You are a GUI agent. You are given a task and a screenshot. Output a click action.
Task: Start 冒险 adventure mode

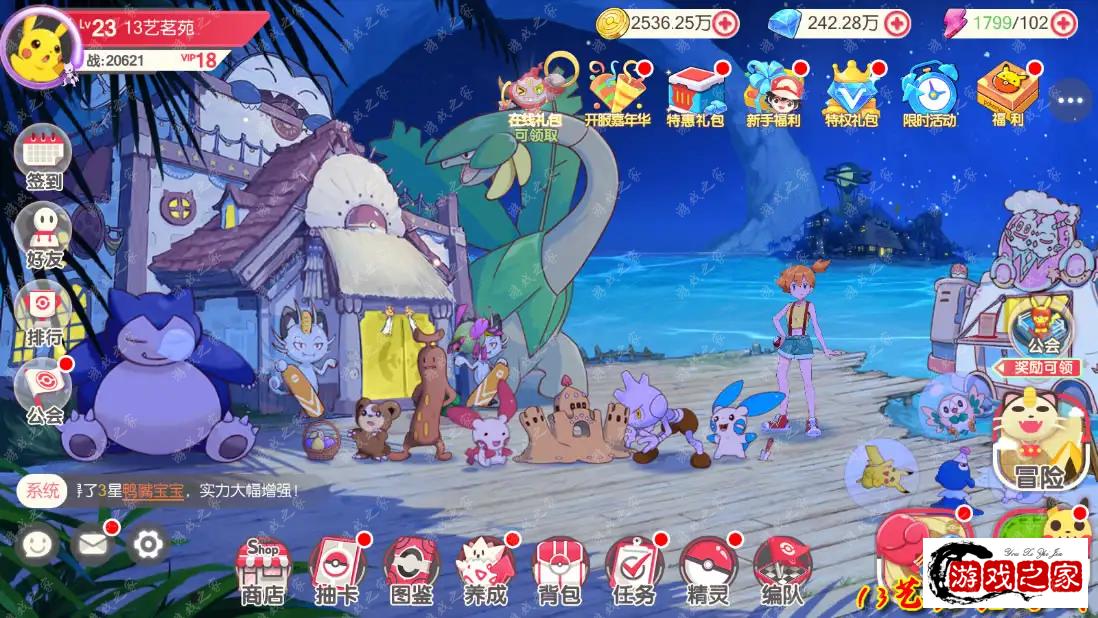1038,445
